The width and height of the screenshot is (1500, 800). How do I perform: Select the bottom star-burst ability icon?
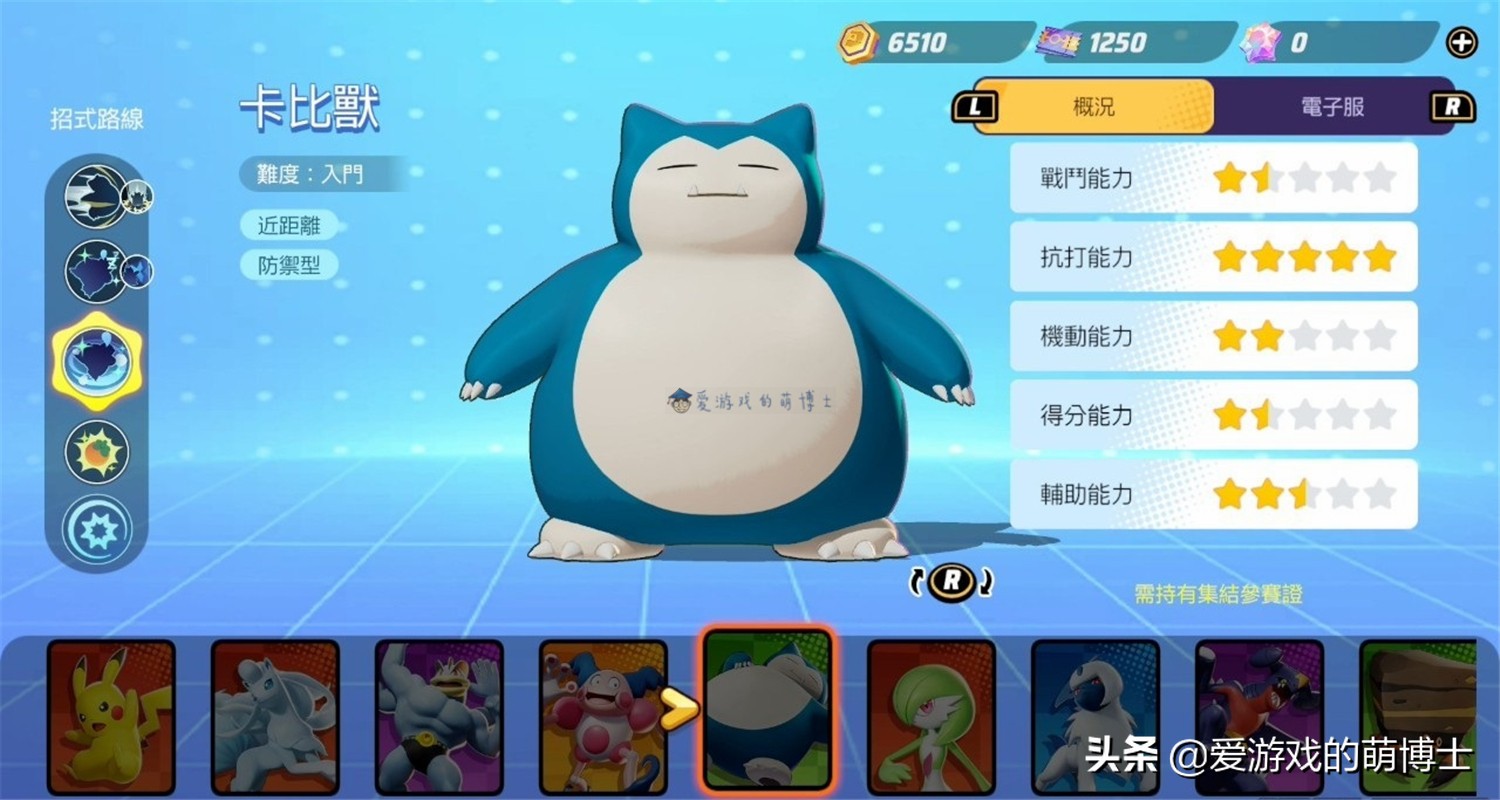click(x=97, y=531)
